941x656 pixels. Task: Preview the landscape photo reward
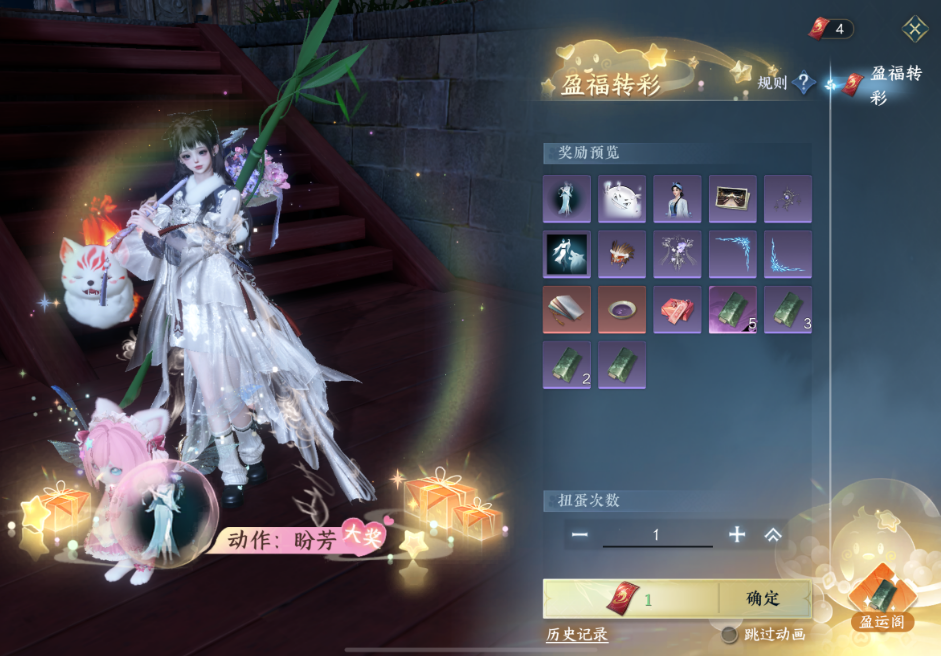click(x=732, y=199)
